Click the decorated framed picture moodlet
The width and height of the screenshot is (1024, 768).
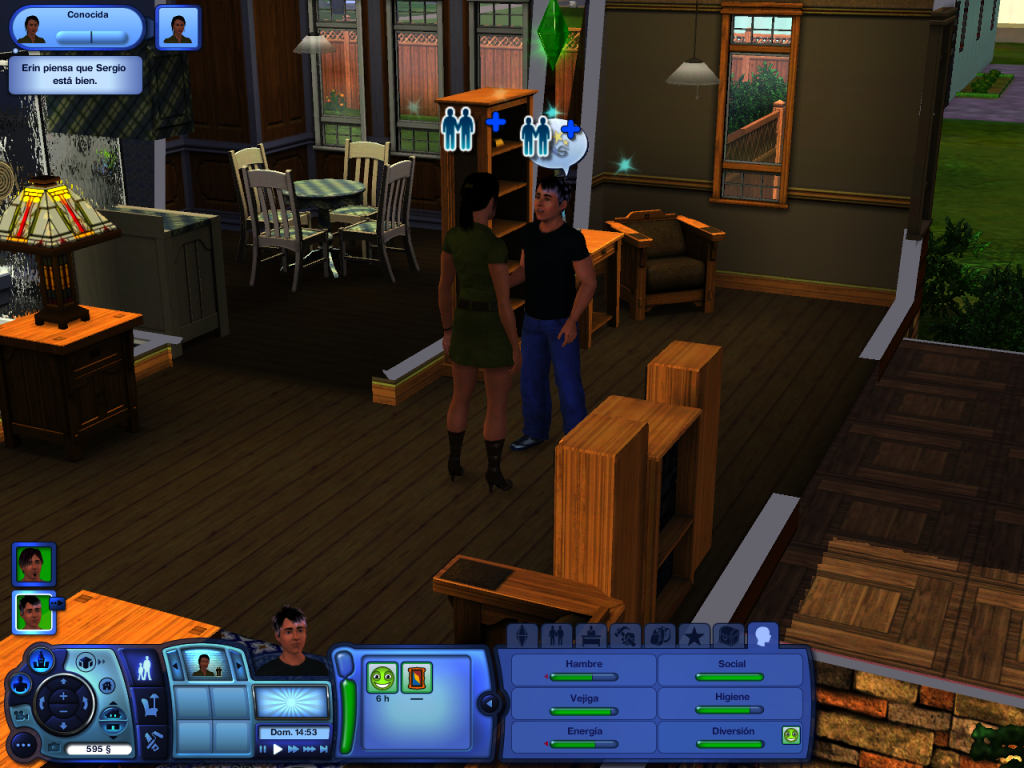tap(416, 677)
